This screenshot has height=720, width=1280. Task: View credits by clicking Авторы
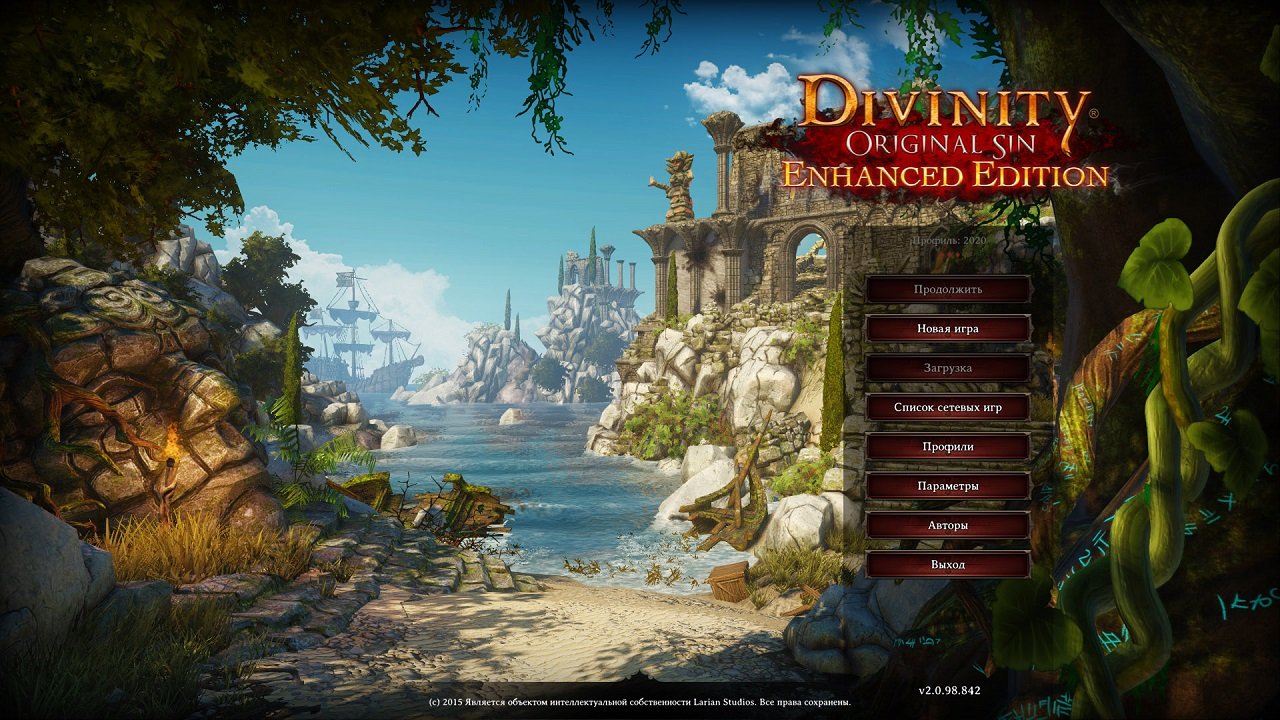tap(949, 524)
